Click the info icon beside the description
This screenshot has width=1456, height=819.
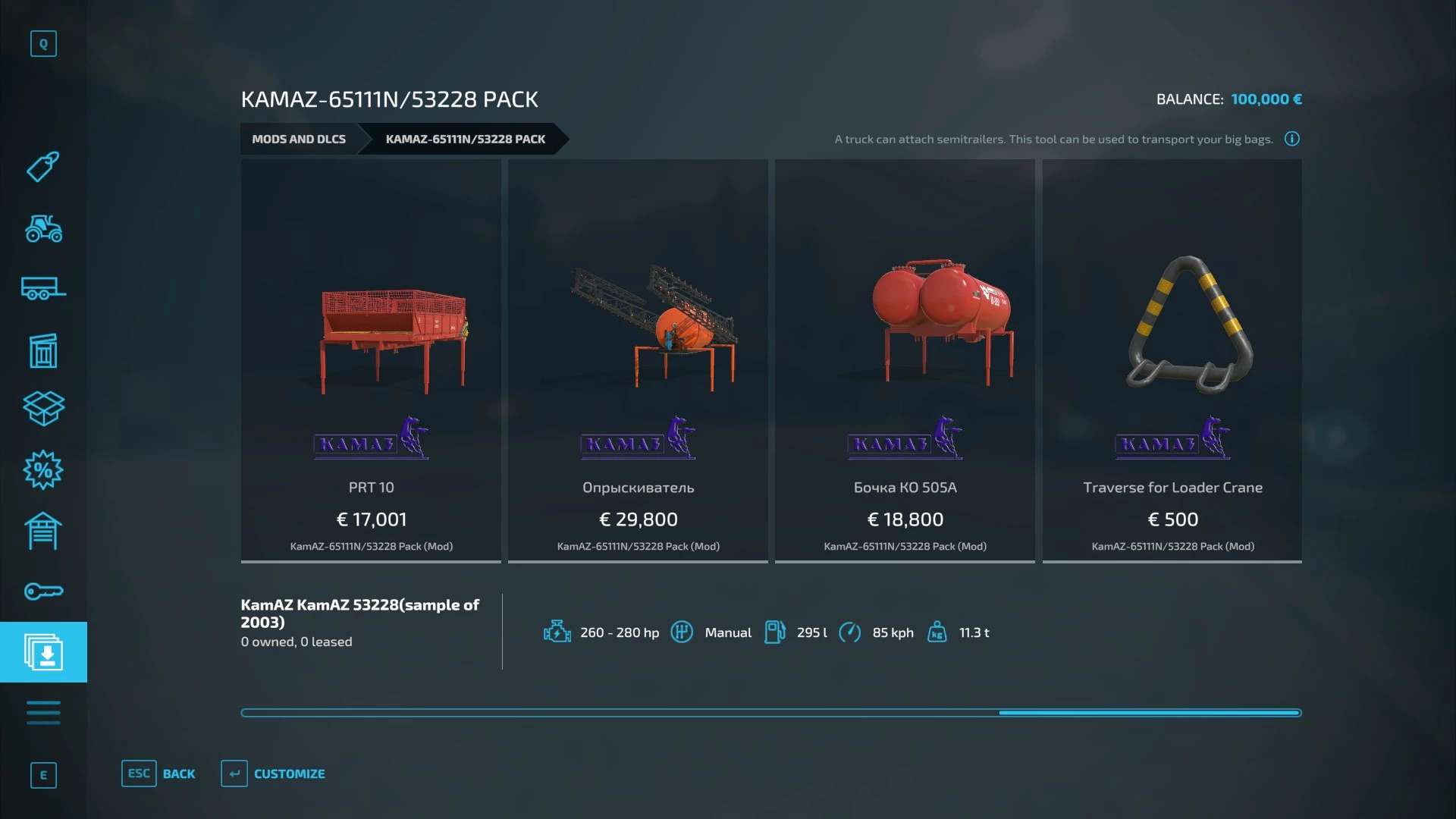click(x=1291, y=139)
